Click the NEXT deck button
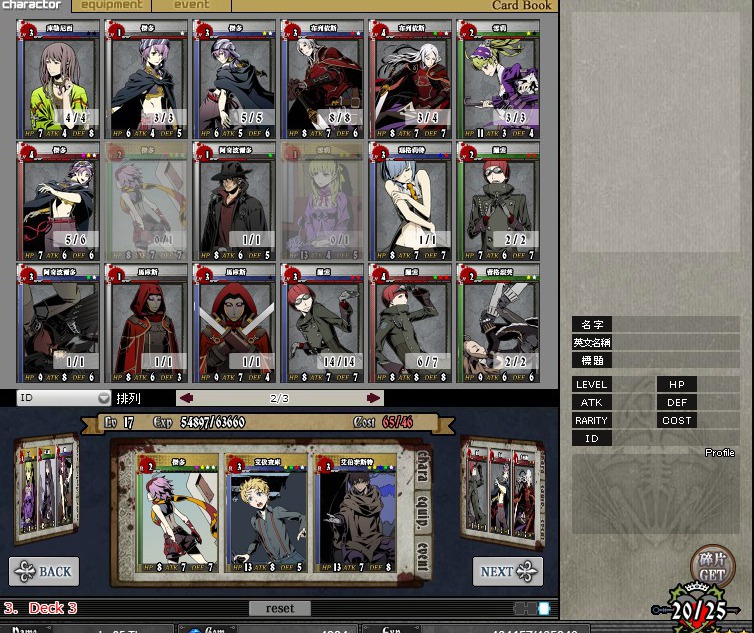Viewport: 754px width, 633px height. pos(507,571)
